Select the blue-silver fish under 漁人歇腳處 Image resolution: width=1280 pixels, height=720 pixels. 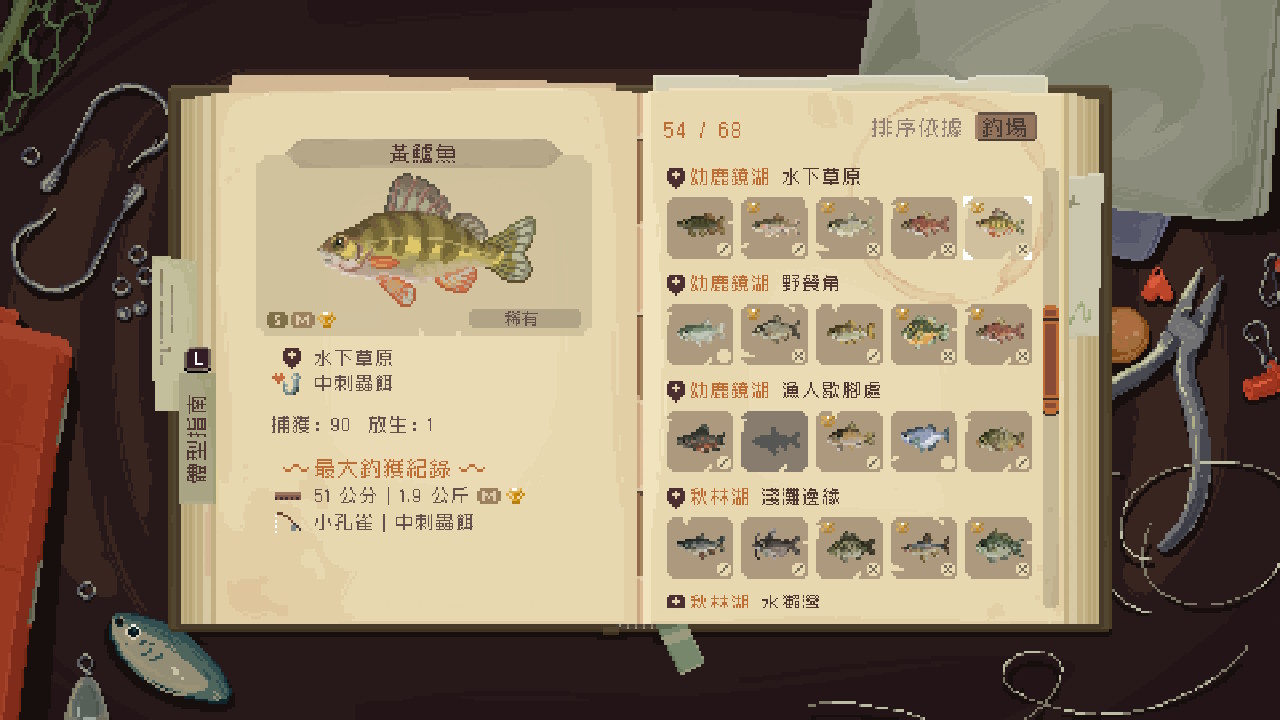[x=923, y=440]
